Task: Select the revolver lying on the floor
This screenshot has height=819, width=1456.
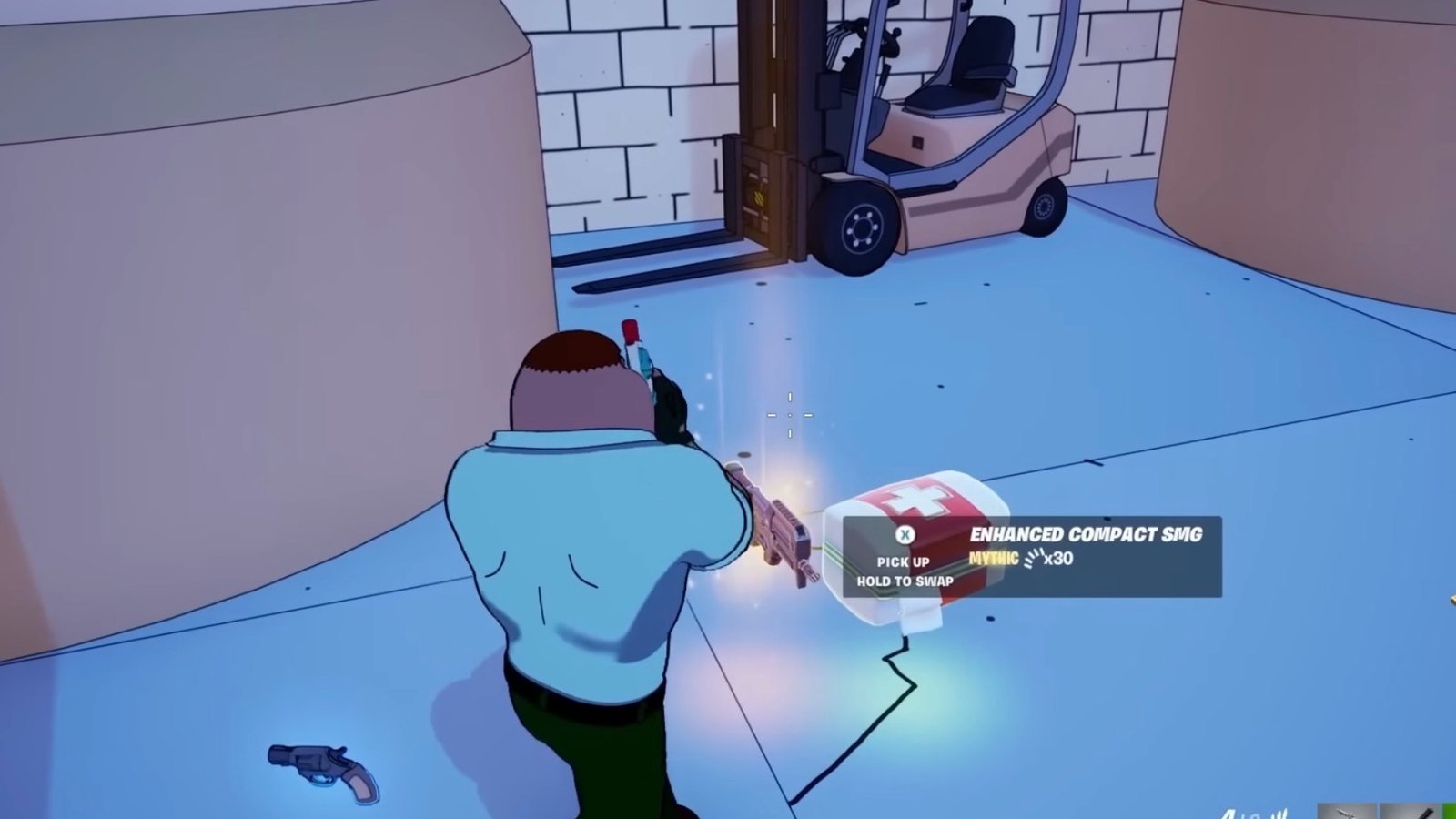Action: pos(318,765)
